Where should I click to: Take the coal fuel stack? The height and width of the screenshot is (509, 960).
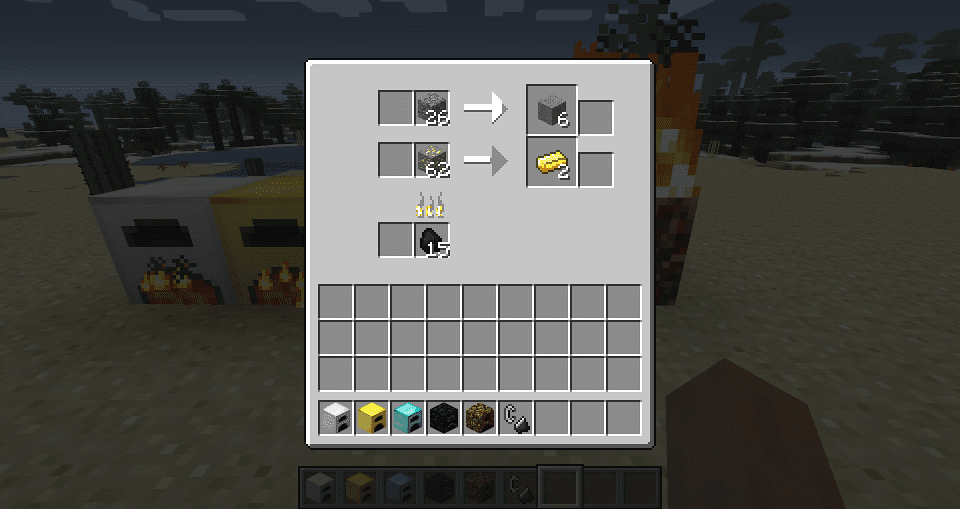pyautogui.click(x=432, y=240)
